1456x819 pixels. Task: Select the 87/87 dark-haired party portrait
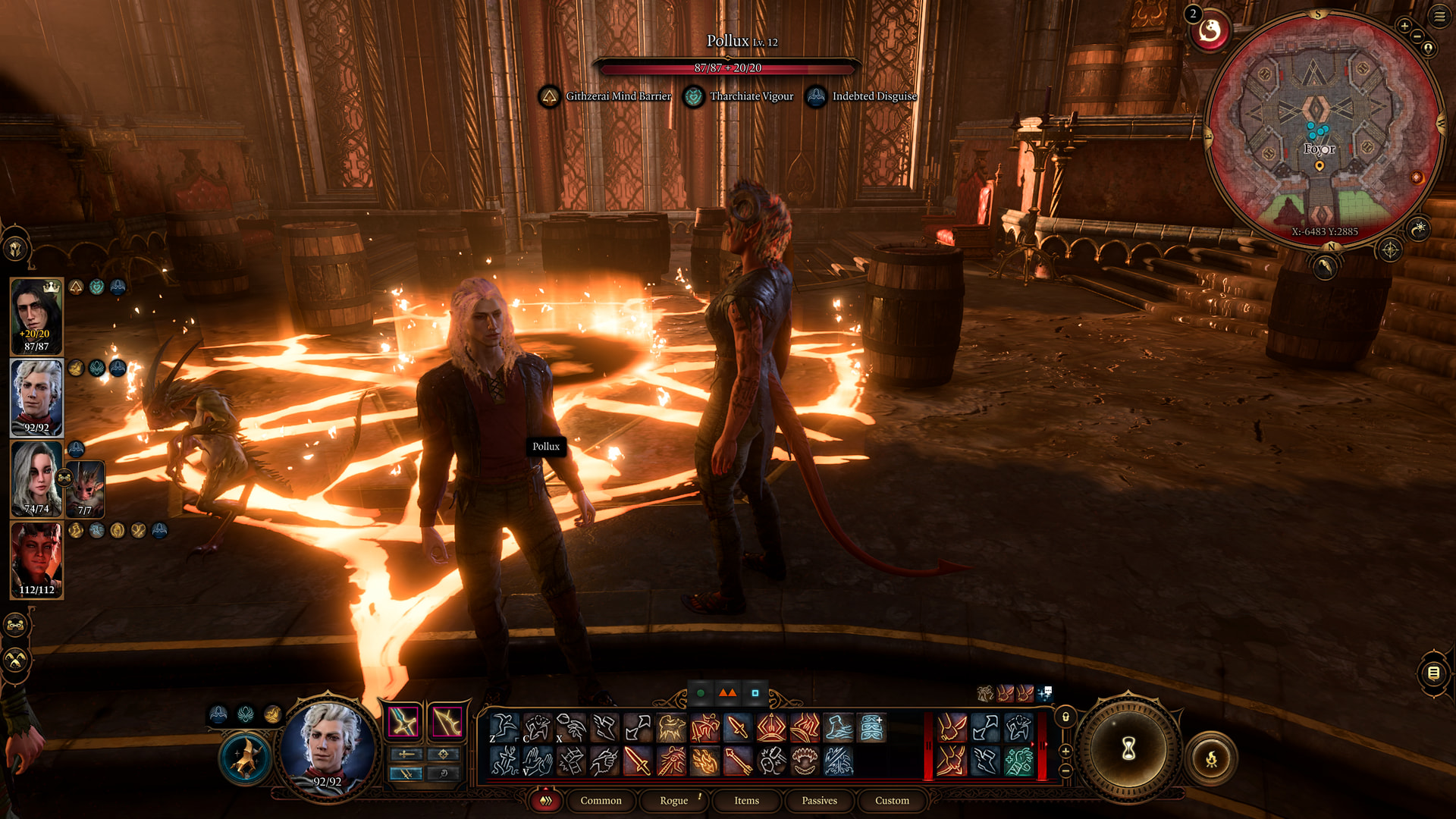click(x=36, y=316)
